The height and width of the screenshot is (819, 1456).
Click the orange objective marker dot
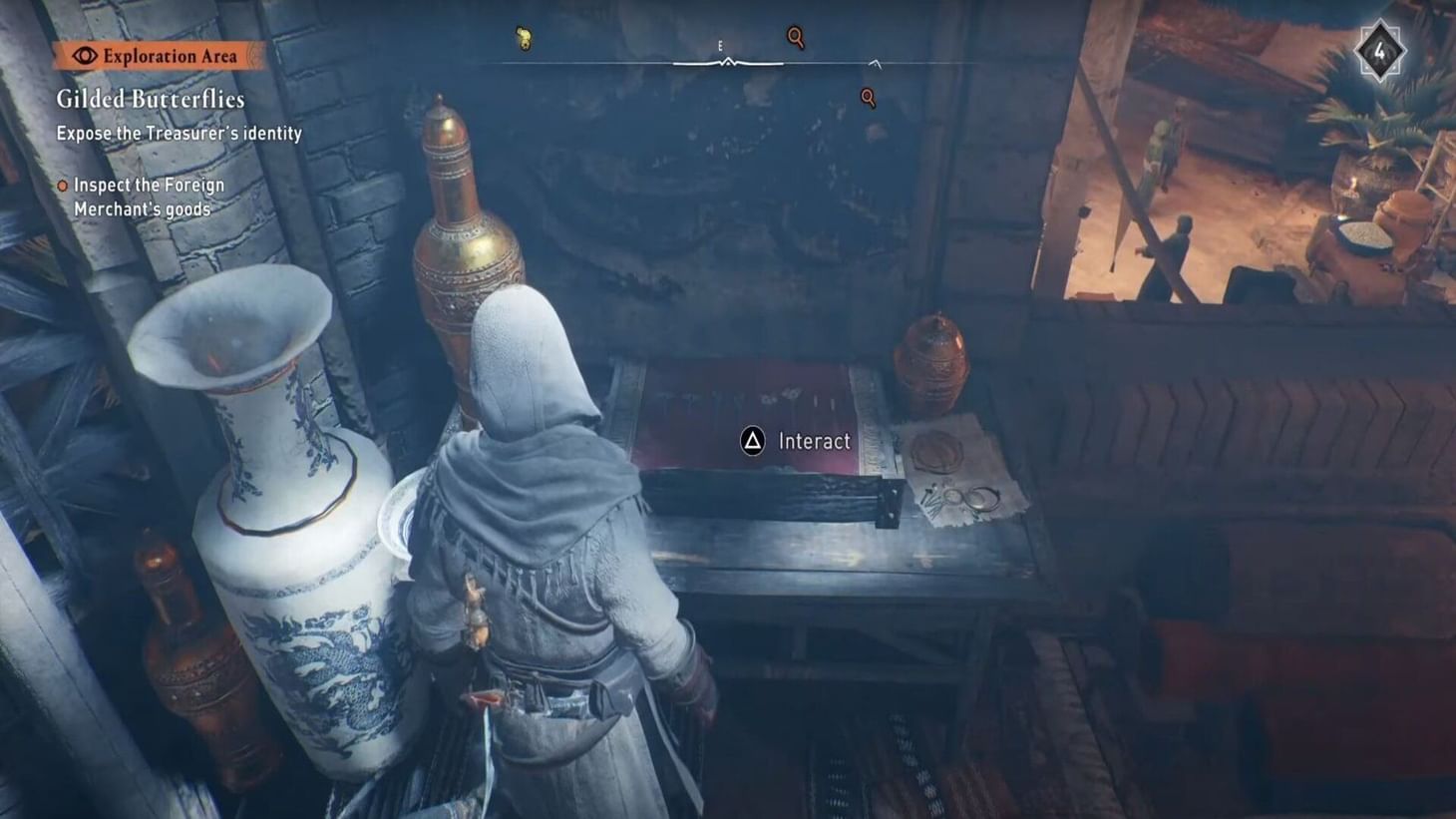point(62,185)
